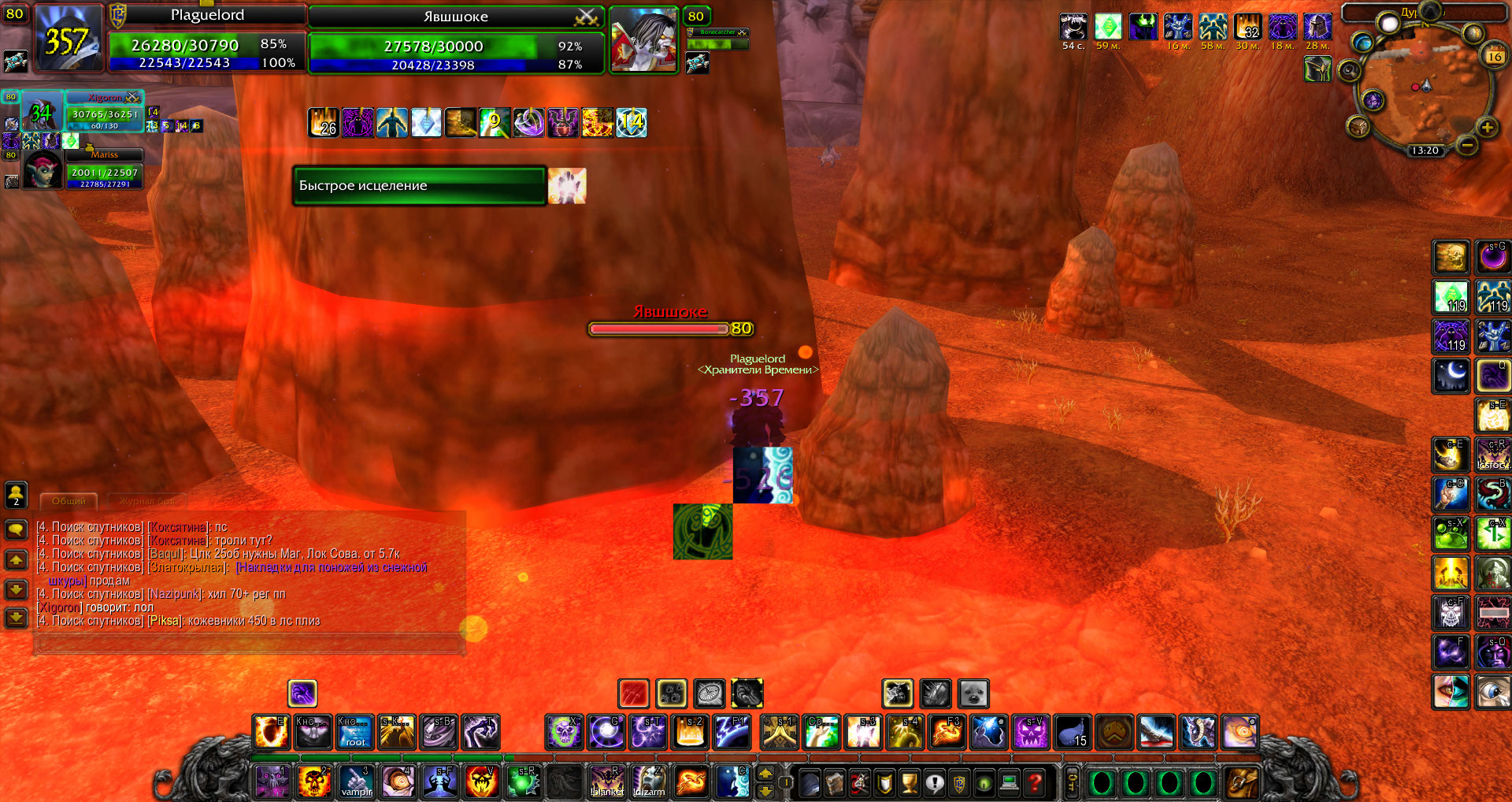This screenshot has height=802, width=1512.
Task: Toggle the minimap tracking magnifier
Action: tap(1349, 71)
